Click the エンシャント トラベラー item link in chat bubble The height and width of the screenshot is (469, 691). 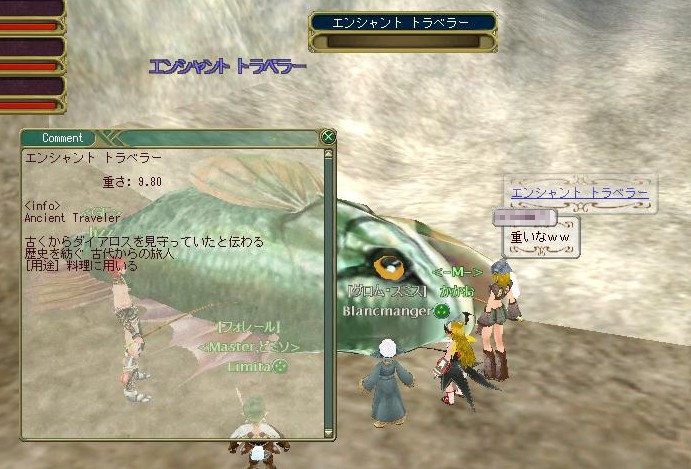click(x=579, y=193)
